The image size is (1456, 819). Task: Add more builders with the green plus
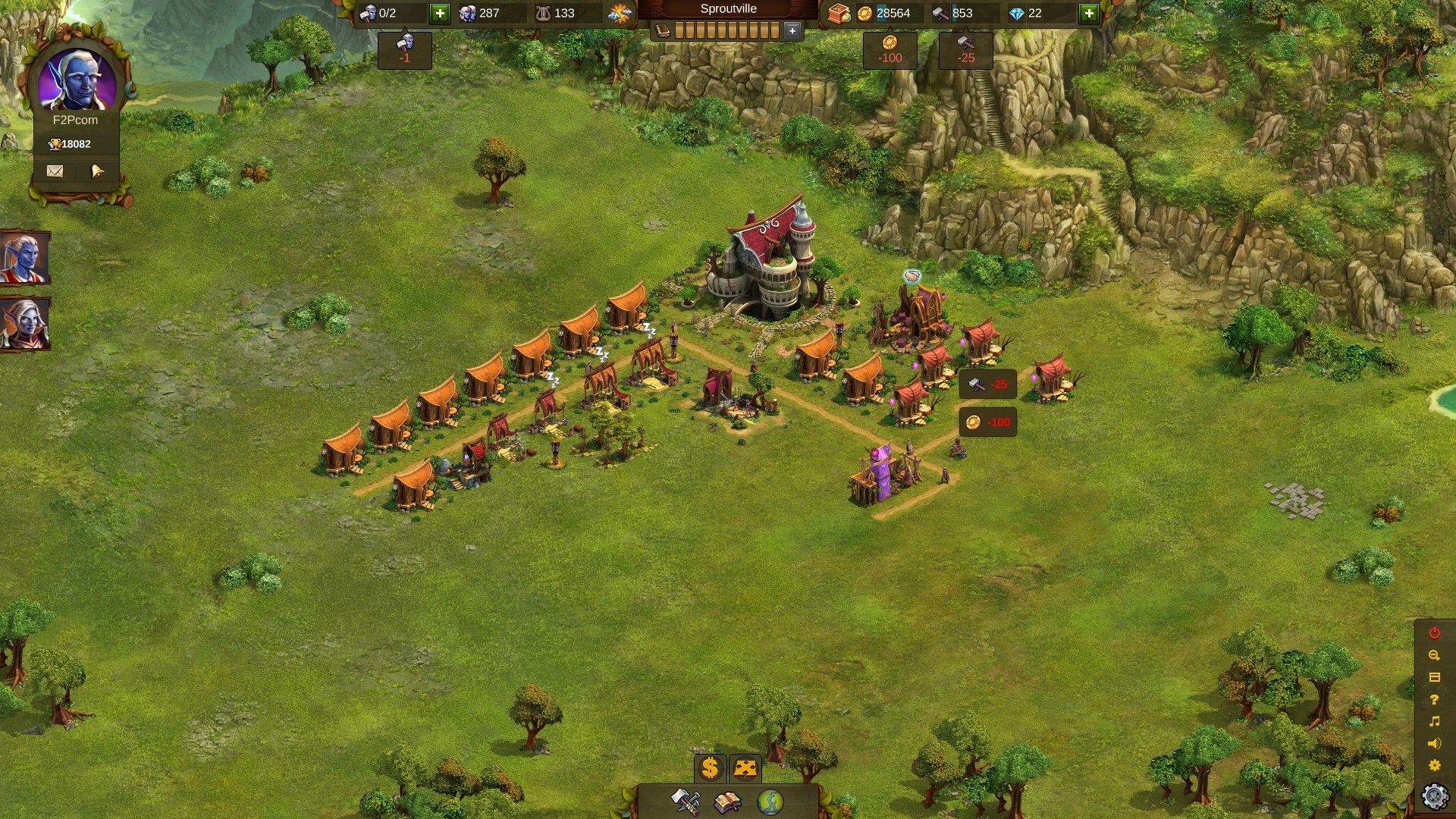pyautogui.click(x=440, y=13)
